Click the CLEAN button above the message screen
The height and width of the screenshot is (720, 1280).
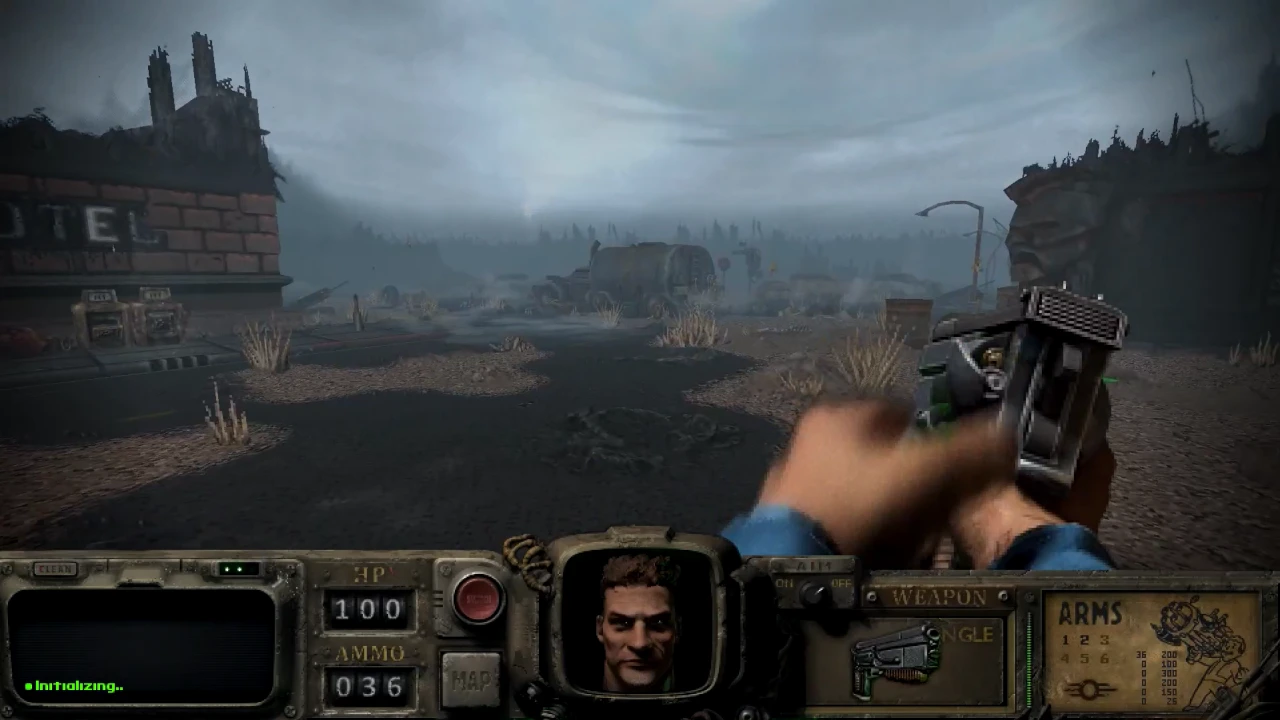pyautogui.click(x=55, y=569)
